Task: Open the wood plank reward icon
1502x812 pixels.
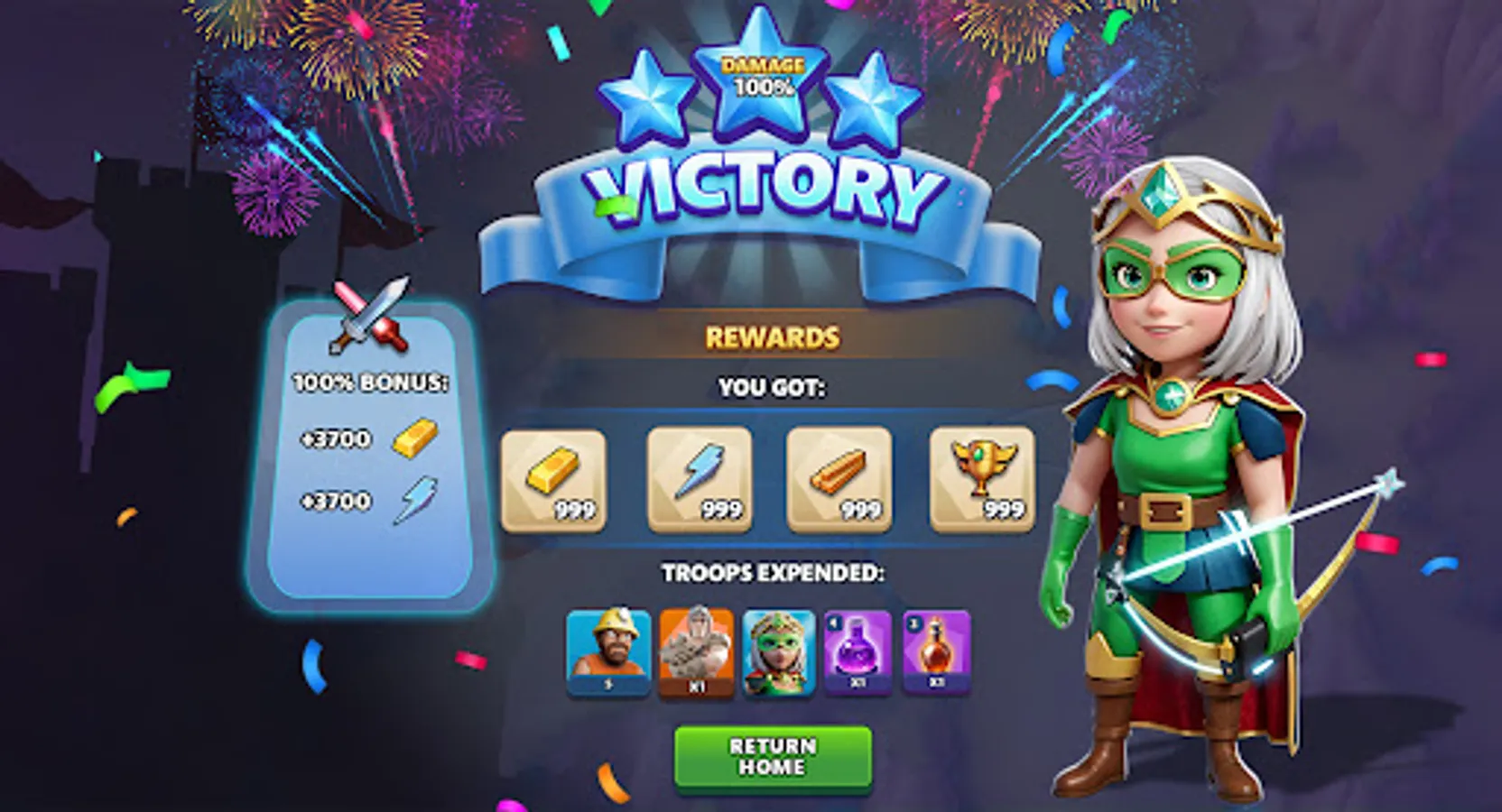Action: (x=839, y=478)
